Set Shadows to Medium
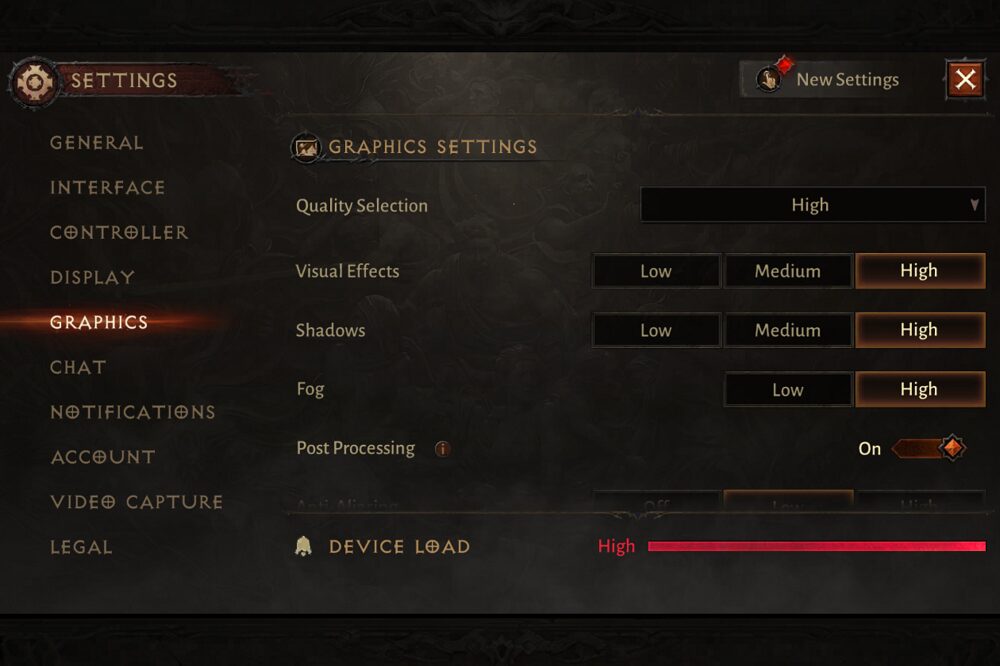1000x666 pixels. [788, 330]
